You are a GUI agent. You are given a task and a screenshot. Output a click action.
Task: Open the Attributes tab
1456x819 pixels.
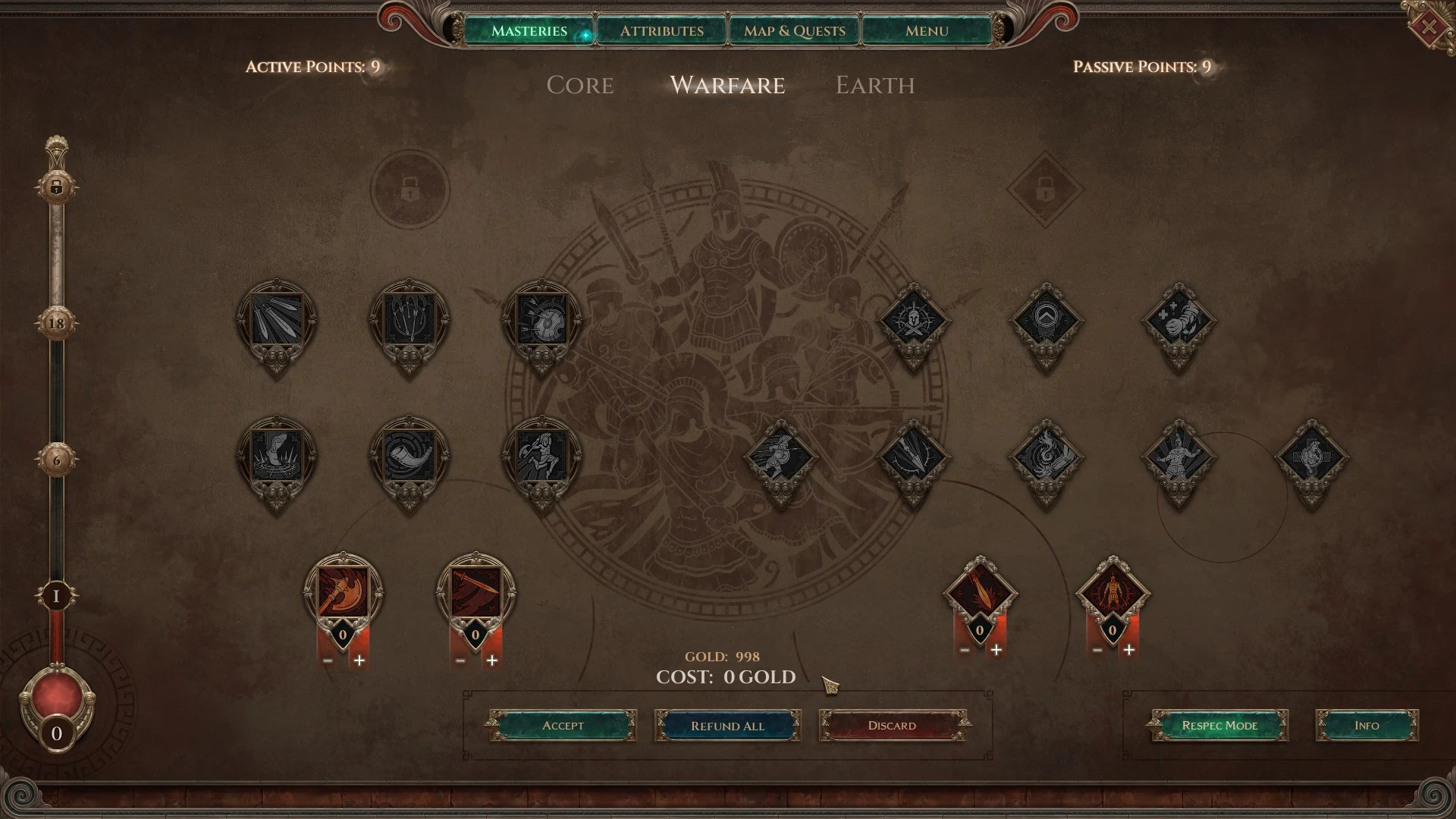pos(661,31)
